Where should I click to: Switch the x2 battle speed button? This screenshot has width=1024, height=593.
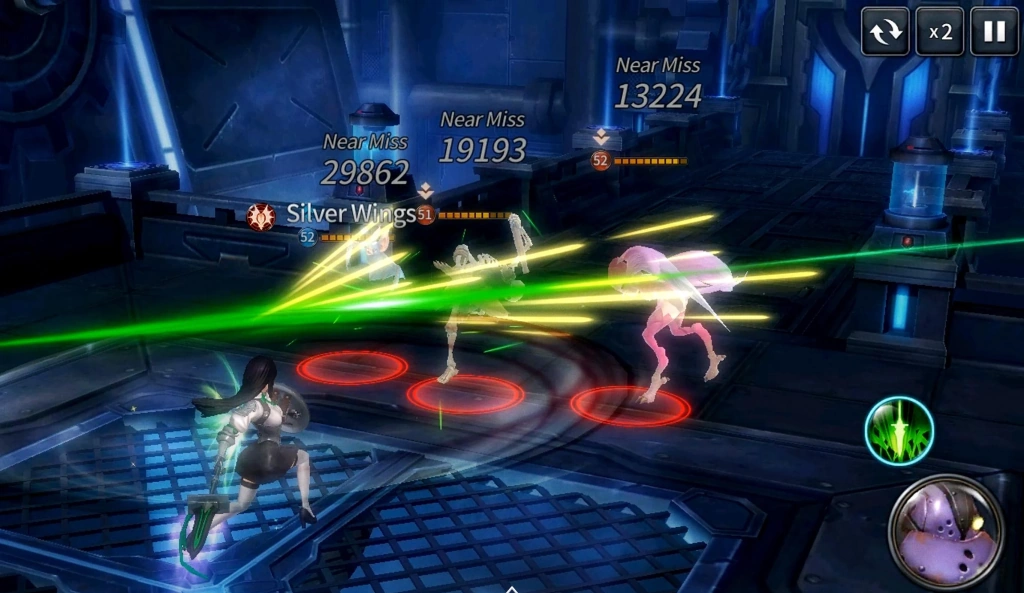pos(940,31)
